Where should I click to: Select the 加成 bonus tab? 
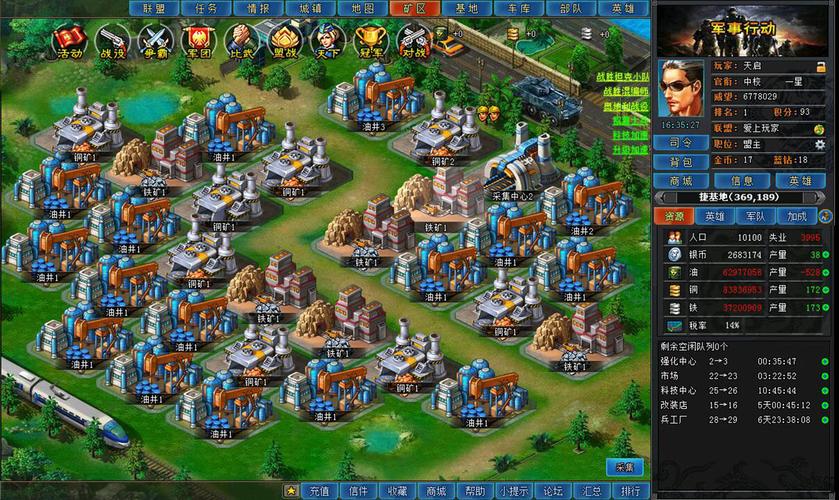pos(797,216)
